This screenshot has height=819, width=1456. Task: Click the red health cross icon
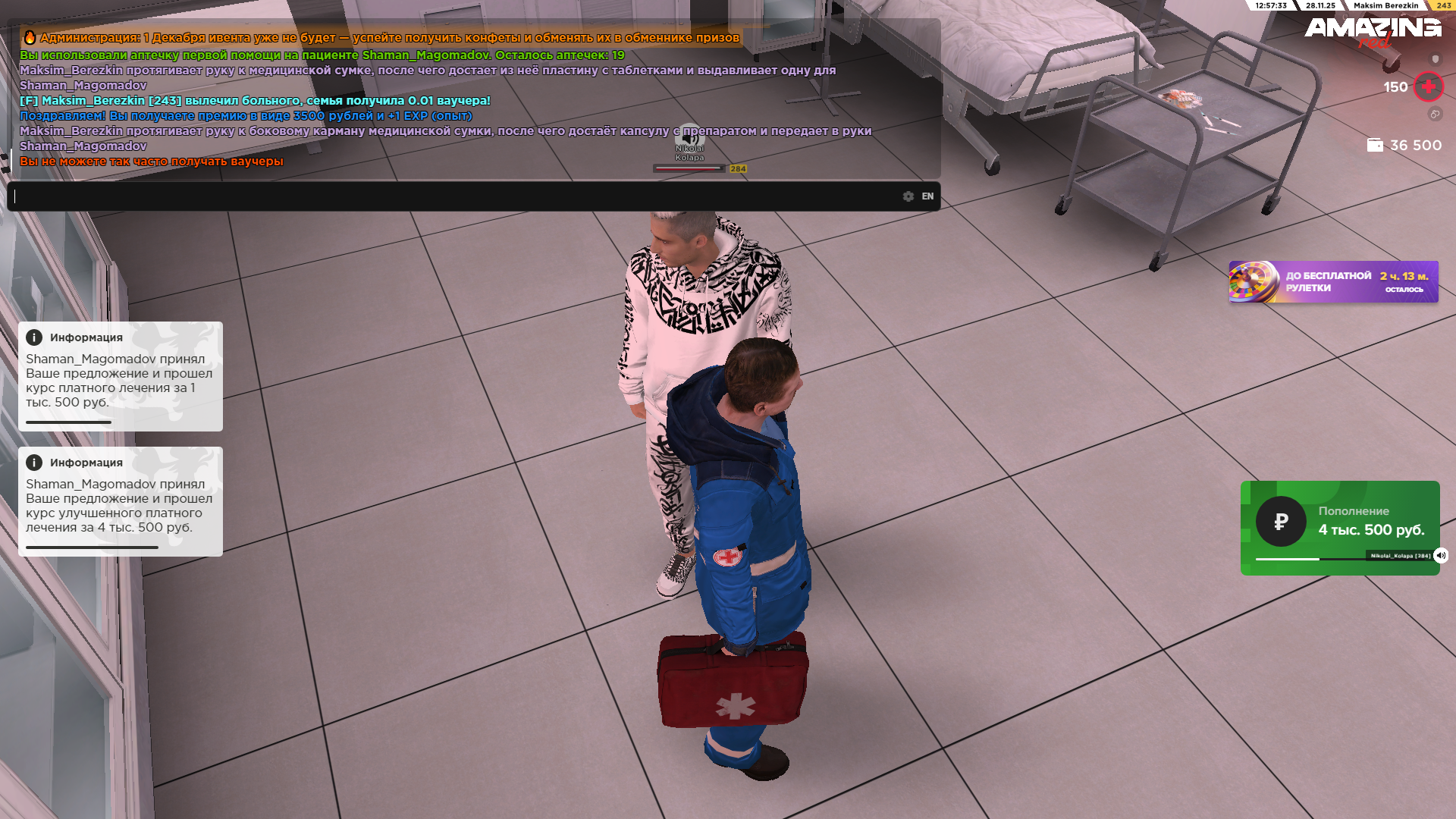[x=1429, y=87]
